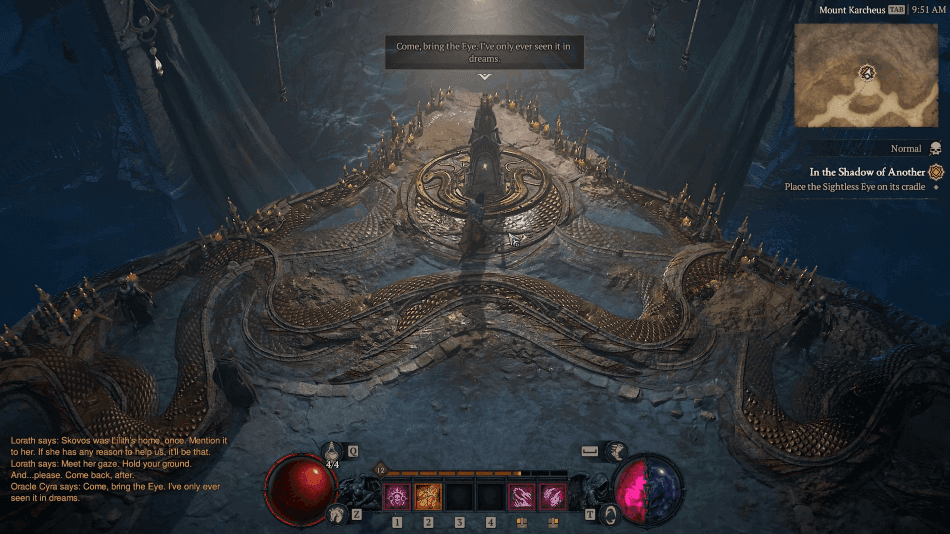This screenshot has width=950, height=534.
Task: Open the Mount Karcheus minimap
Action: point(868,75)
